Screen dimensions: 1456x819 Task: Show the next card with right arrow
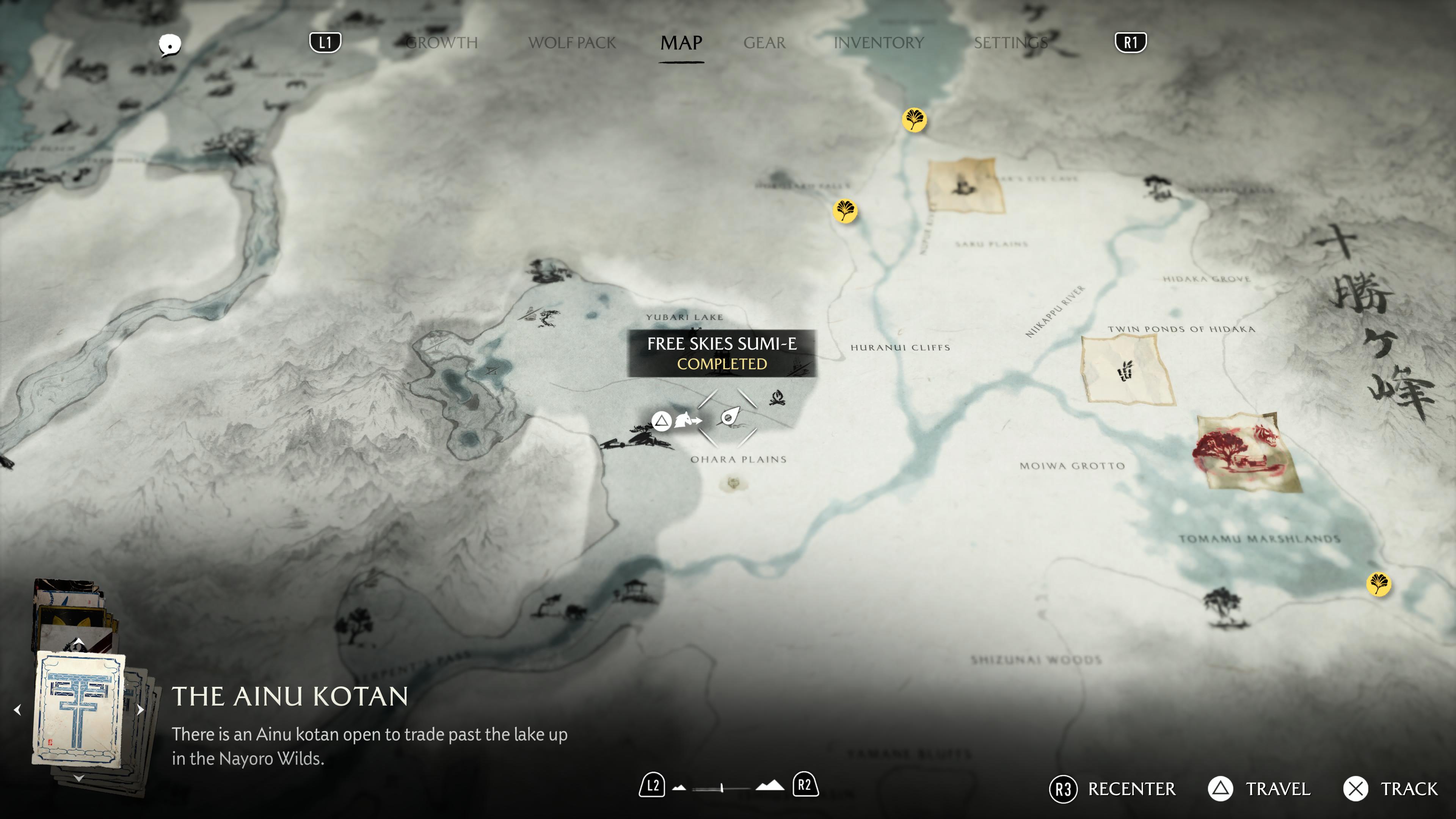pos(141,709)
